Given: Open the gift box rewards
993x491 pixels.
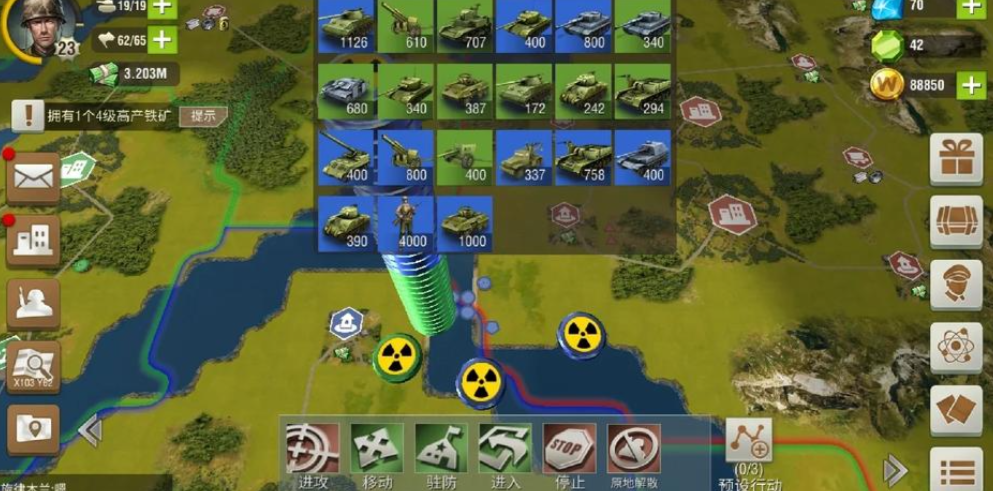Looking at the screenshot, I should pyautogui.click(x=956, y=159).
